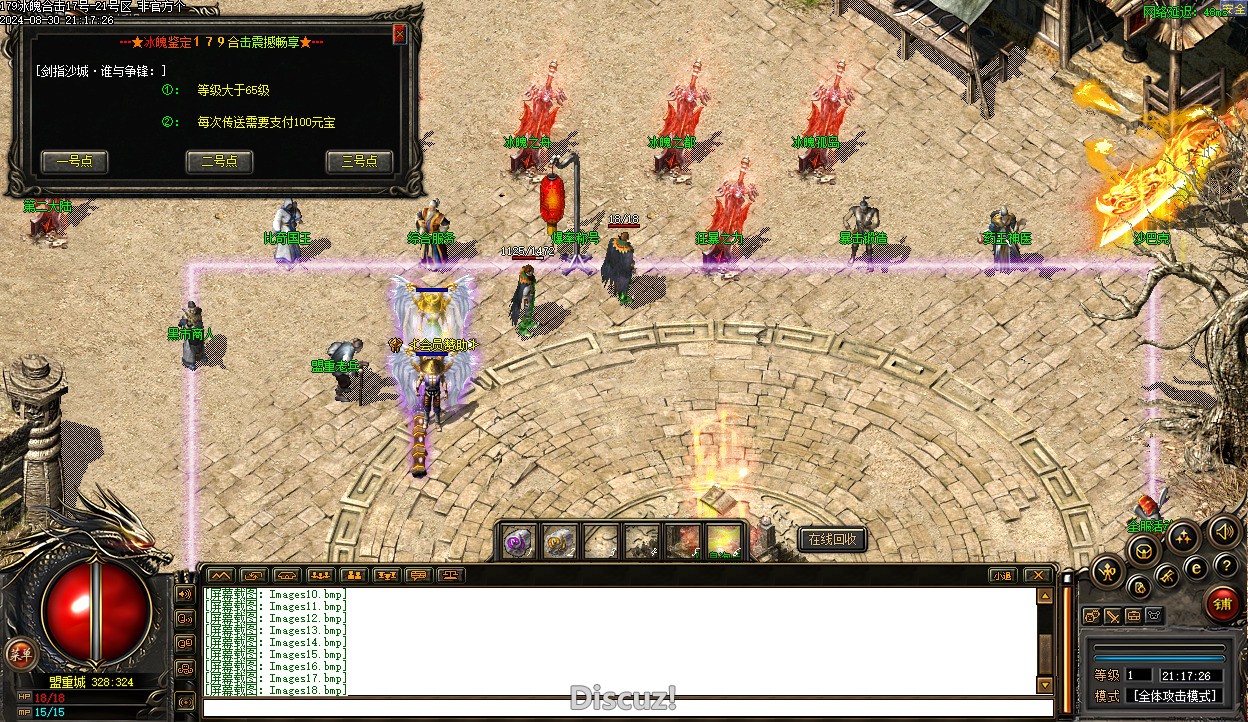Viewport: 1248px width, 722px height.
Task: Focus the chat text input field
Action: point(620,708)
